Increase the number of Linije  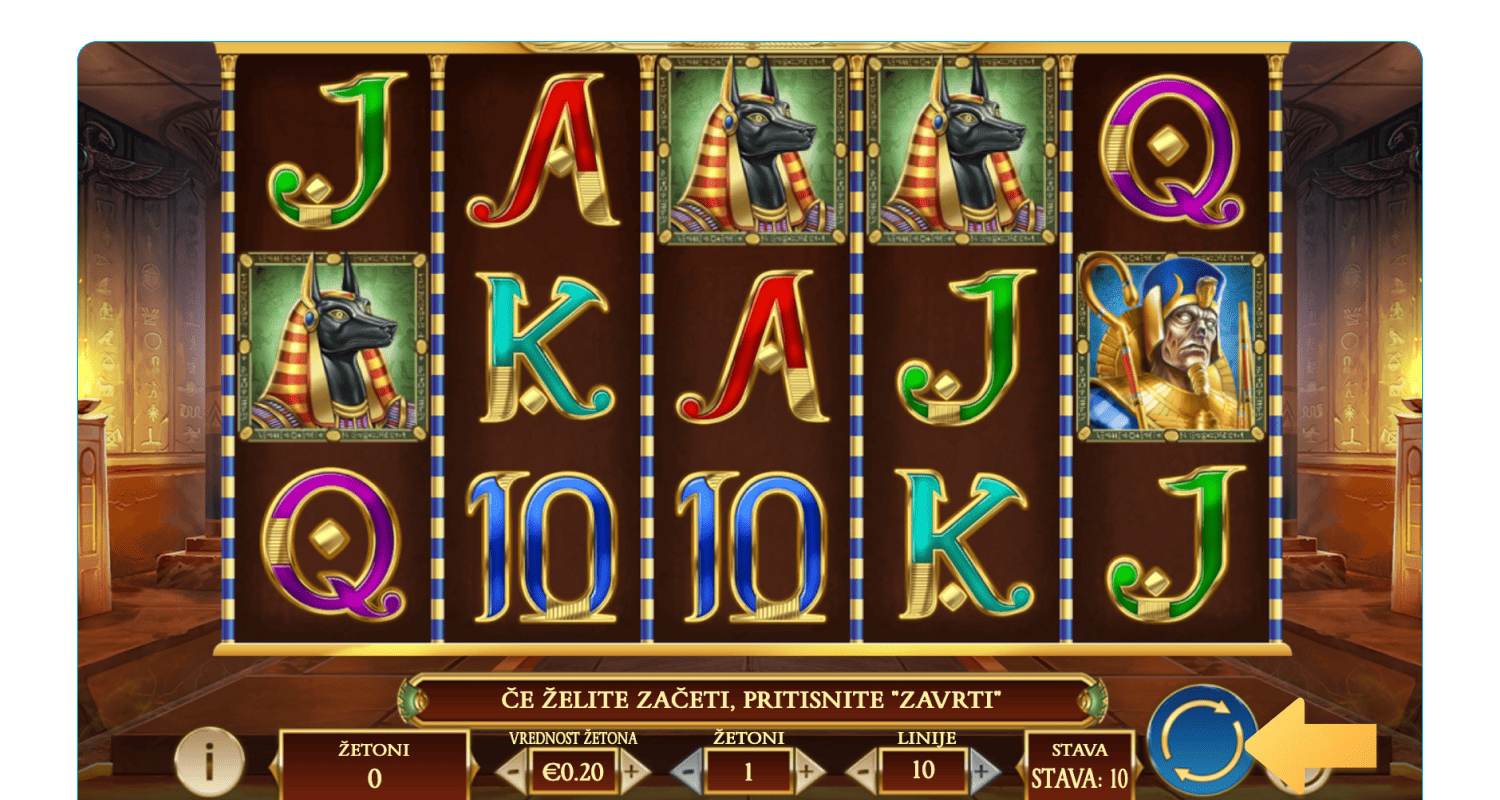pyautogui.click(x=983, y=771)
